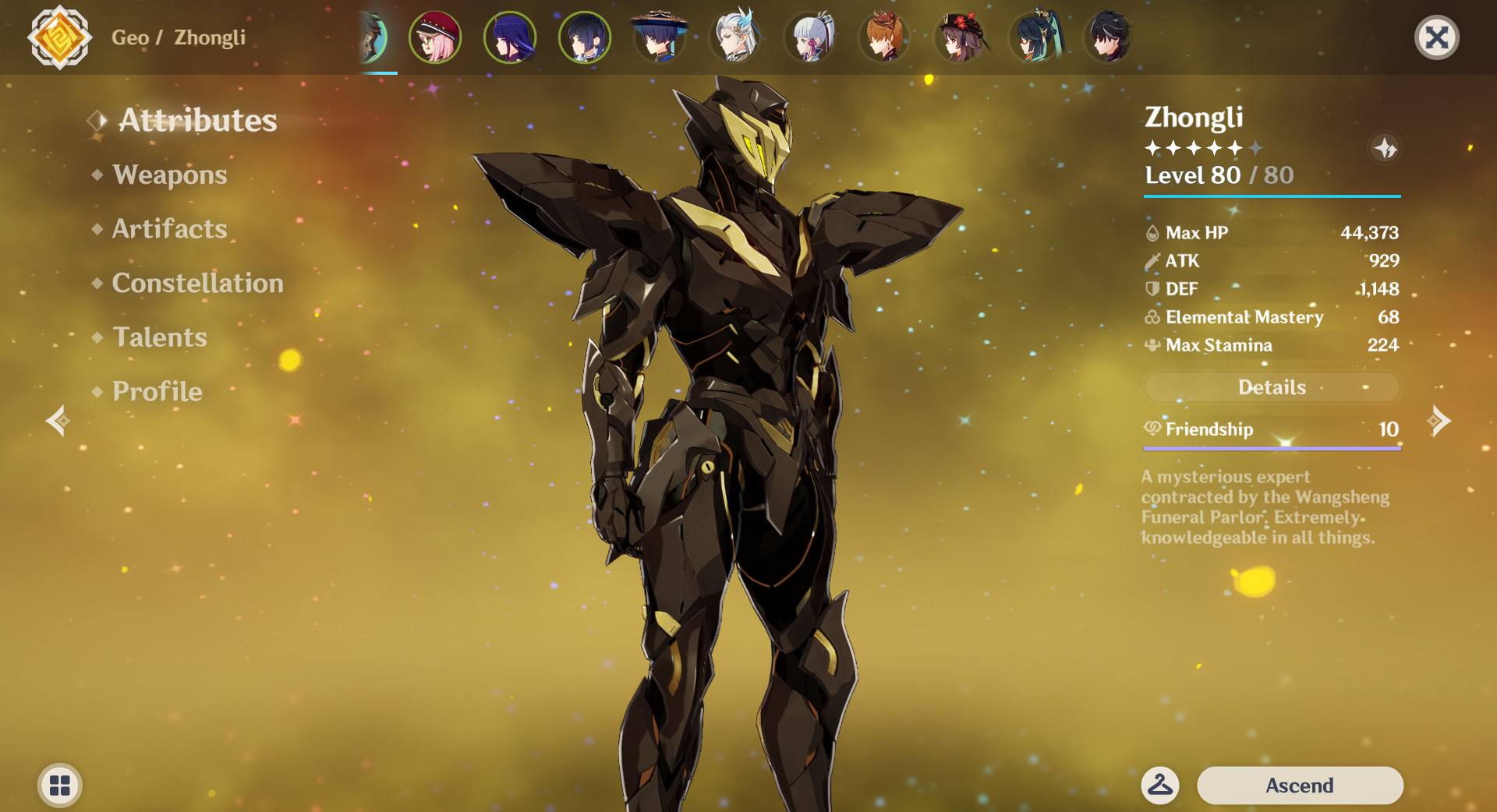Open the party setup grid icon
This screenshot has height=812, width=1497.
click(x=58, y=786)
